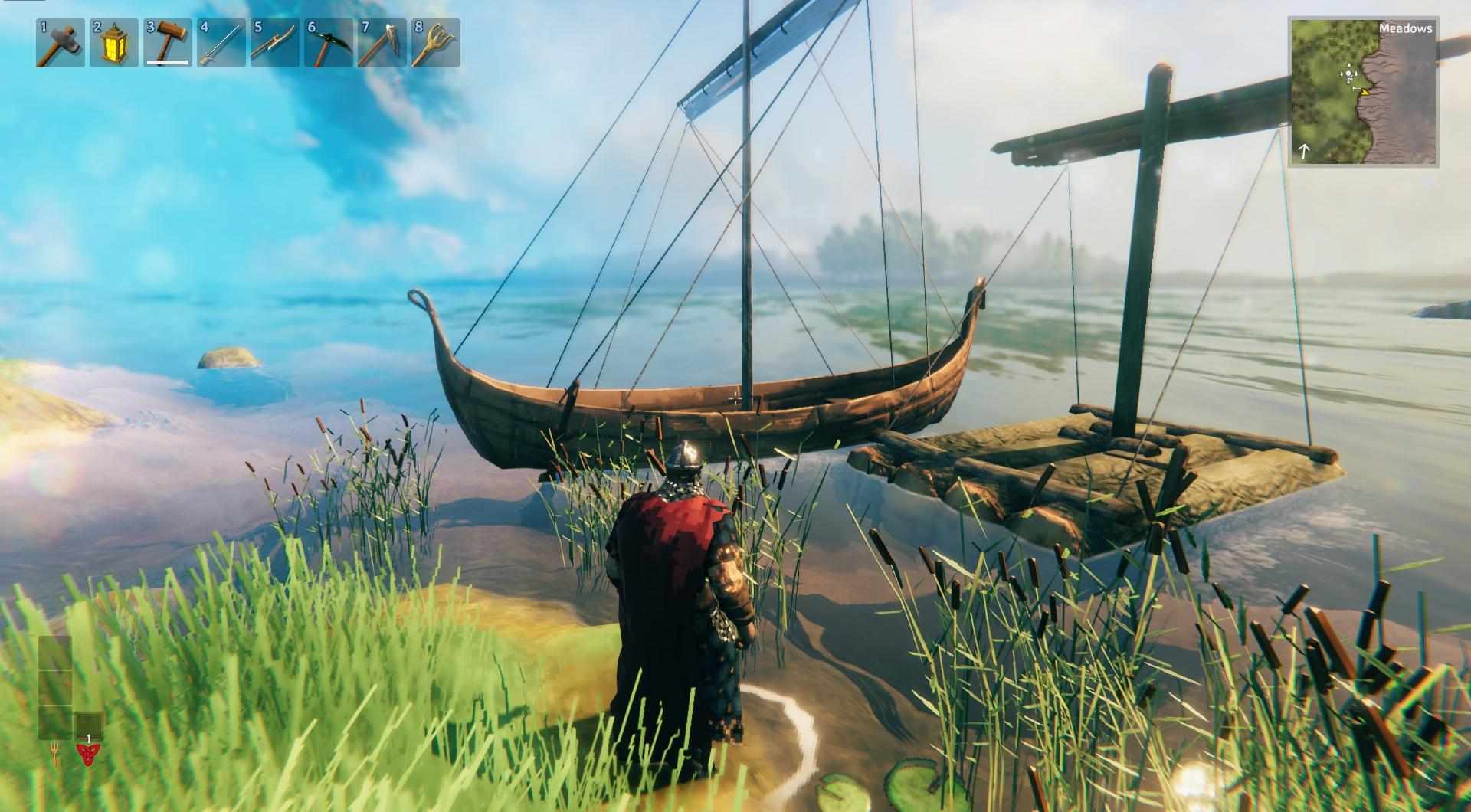Image resolution: width=1471 pixels, height=812 pixels.
Task: Open the Meadows minimap
Action: click(1363, 92)
